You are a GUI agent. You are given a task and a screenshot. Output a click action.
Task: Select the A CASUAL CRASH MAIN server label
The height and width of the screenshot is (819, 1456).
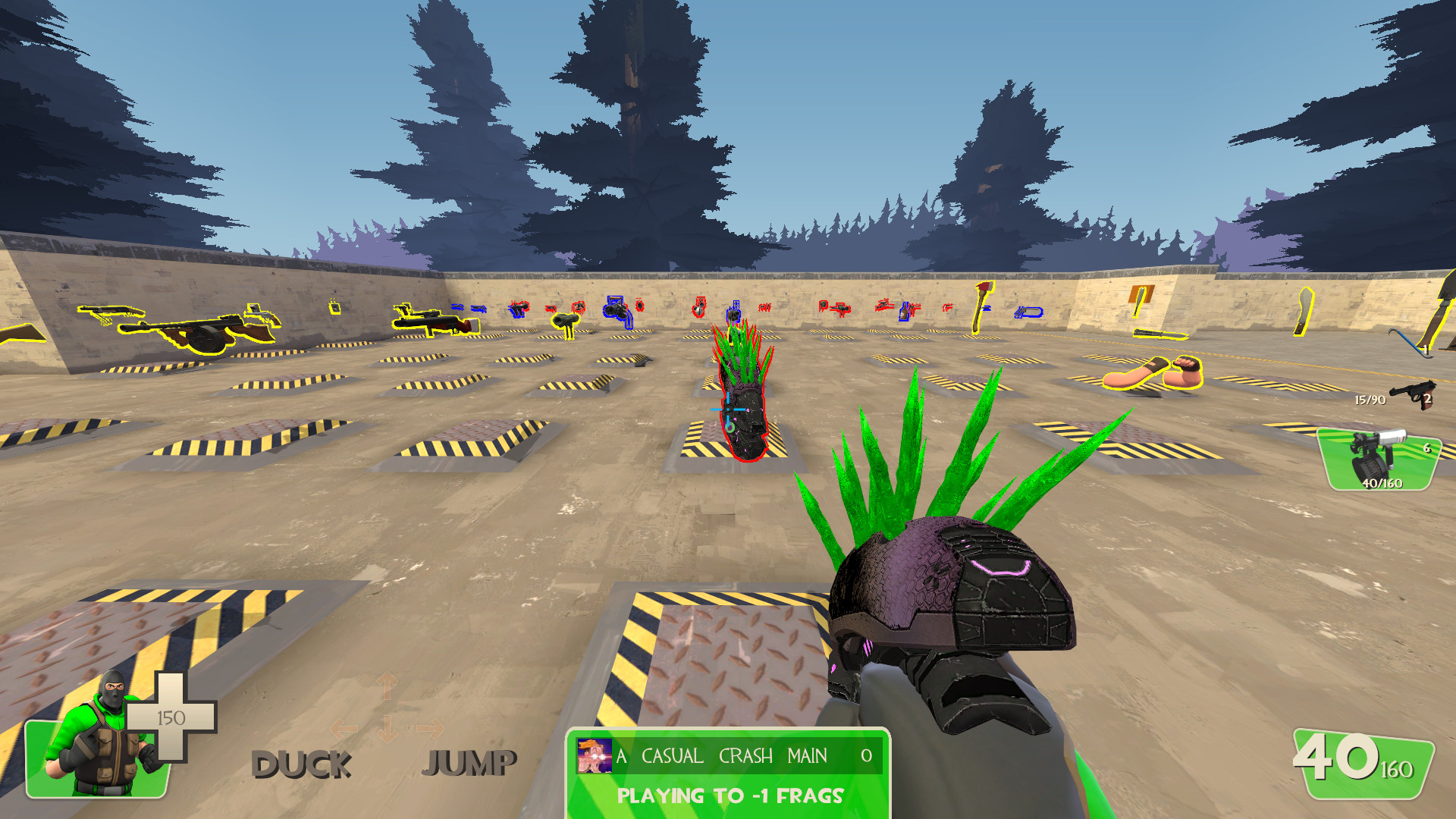click(x=720, y=755)
